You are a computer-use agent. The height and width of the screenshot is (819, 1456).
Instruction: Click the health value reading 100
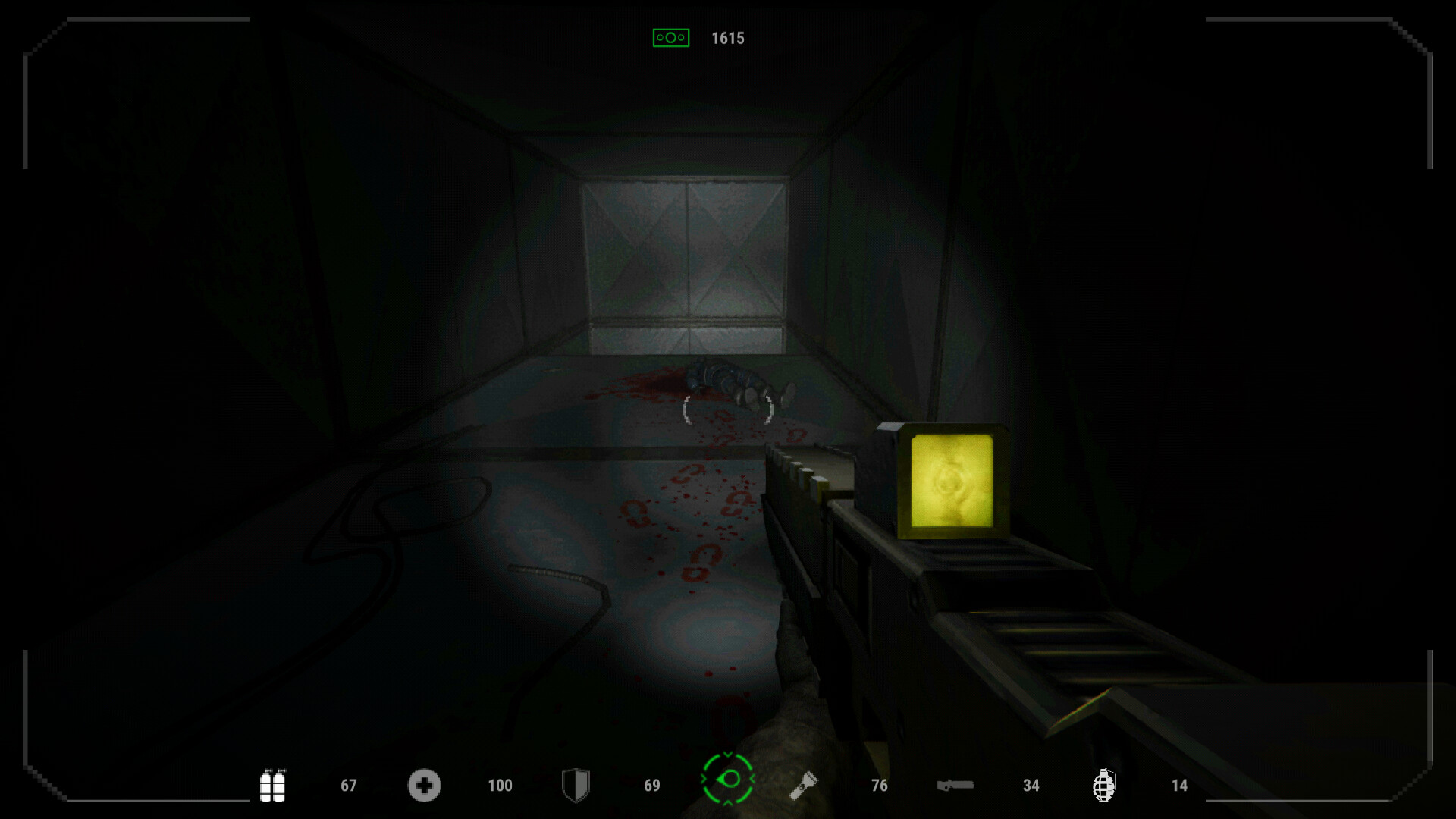(x=500, y=786)
